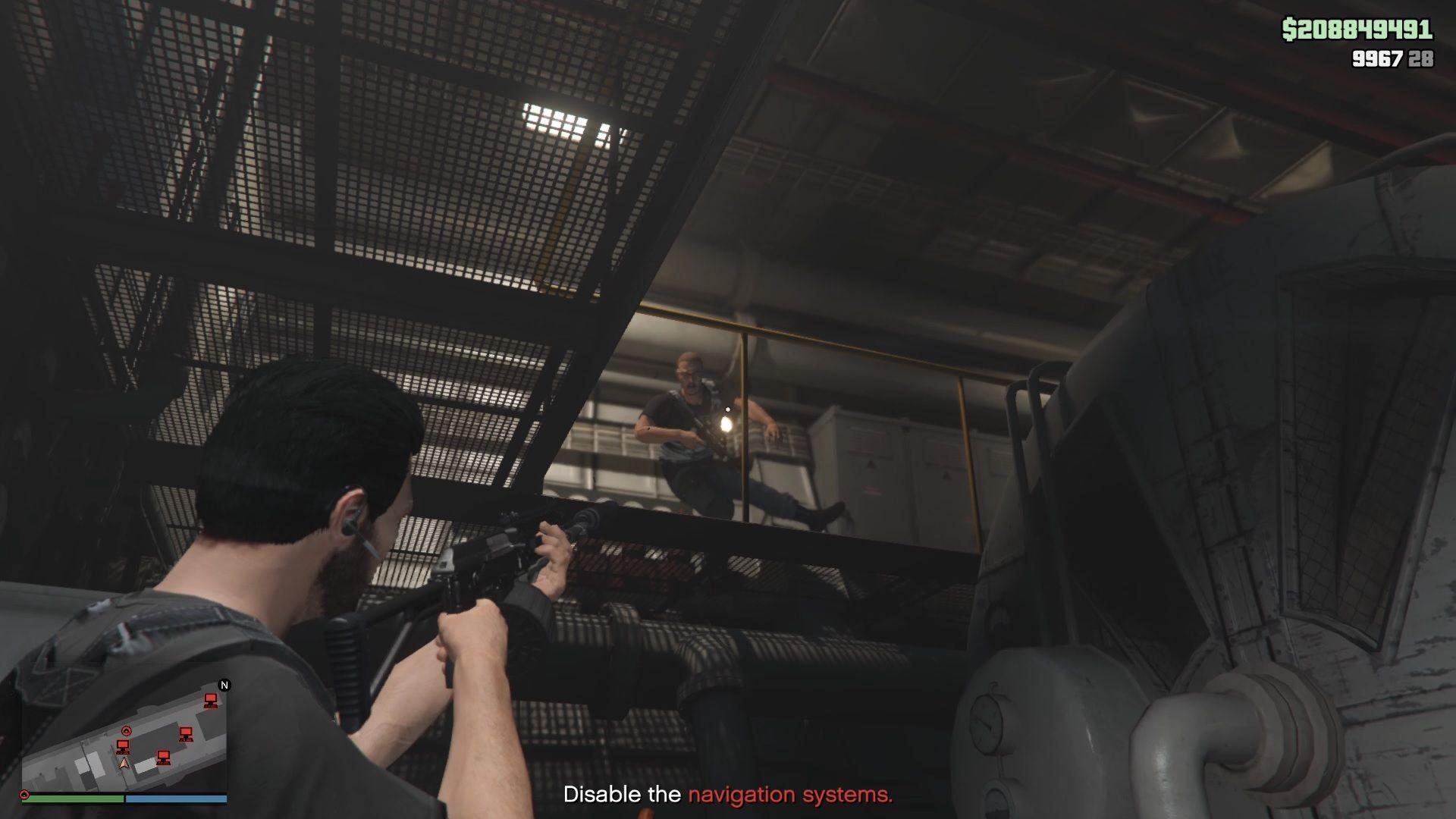Viewport: 1456px width, 819px height.
Task: Select the player arrow on the minimap
Action: pyautogui.click(x=124, y=762)
